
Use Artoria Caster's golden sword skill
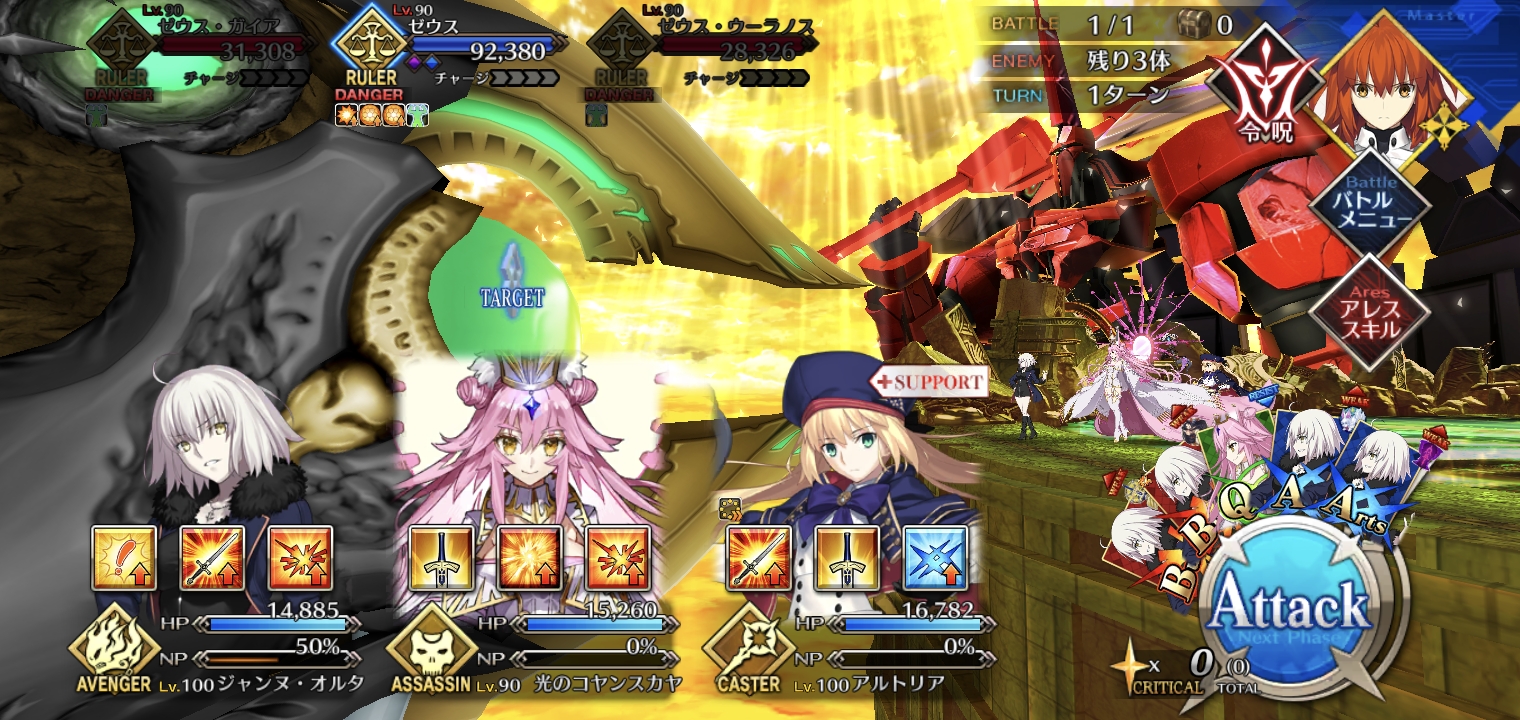(847, 557)
